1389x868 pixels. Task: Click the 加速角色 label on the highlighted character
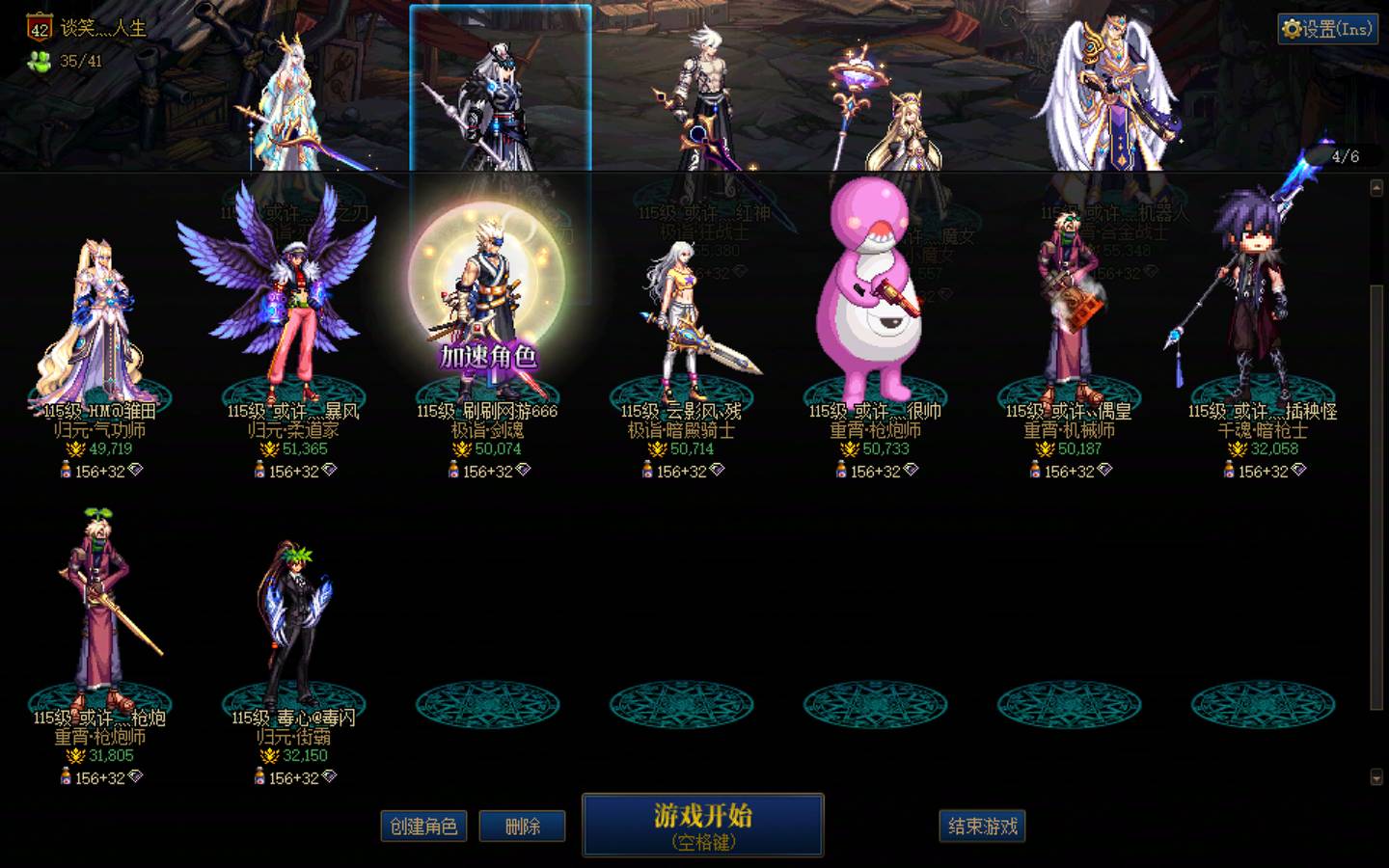coord(489,357)
